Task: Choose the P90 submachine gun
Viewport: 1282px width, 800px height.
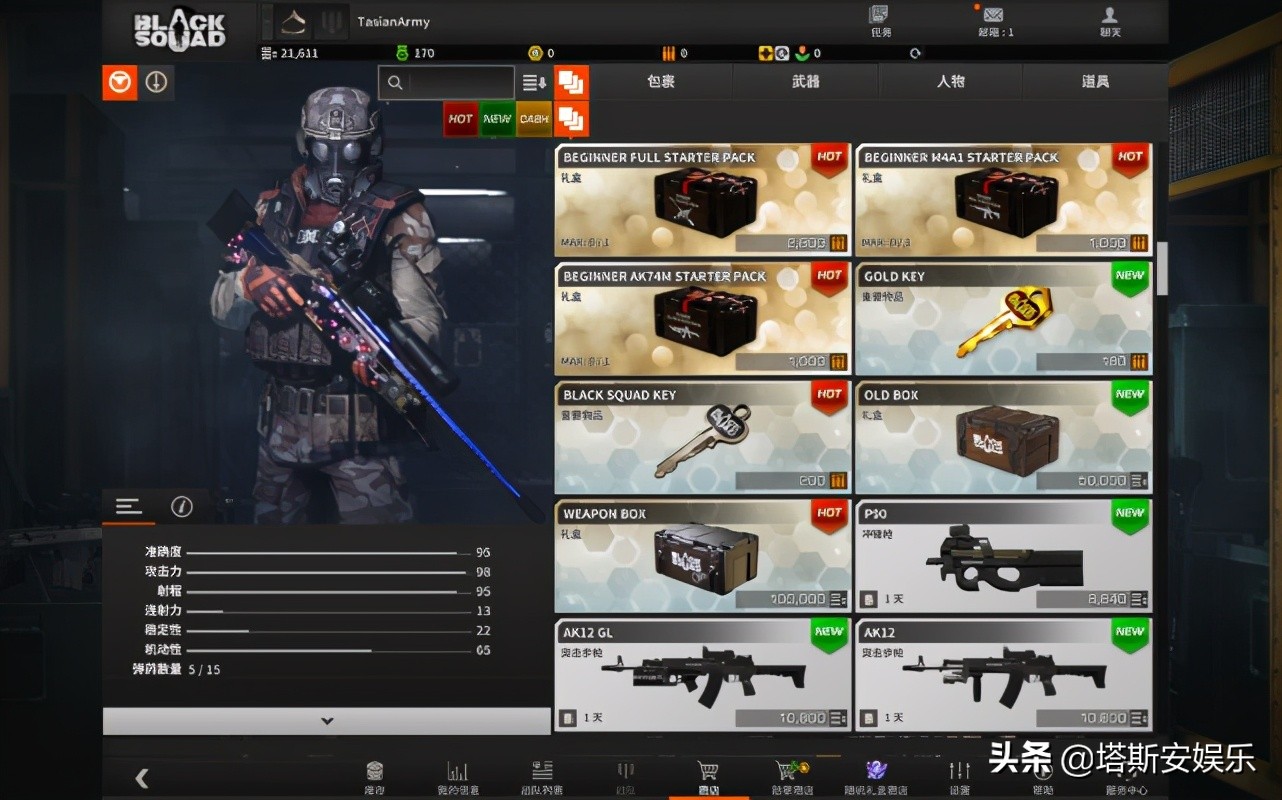Action: (x=1003, y=557)
